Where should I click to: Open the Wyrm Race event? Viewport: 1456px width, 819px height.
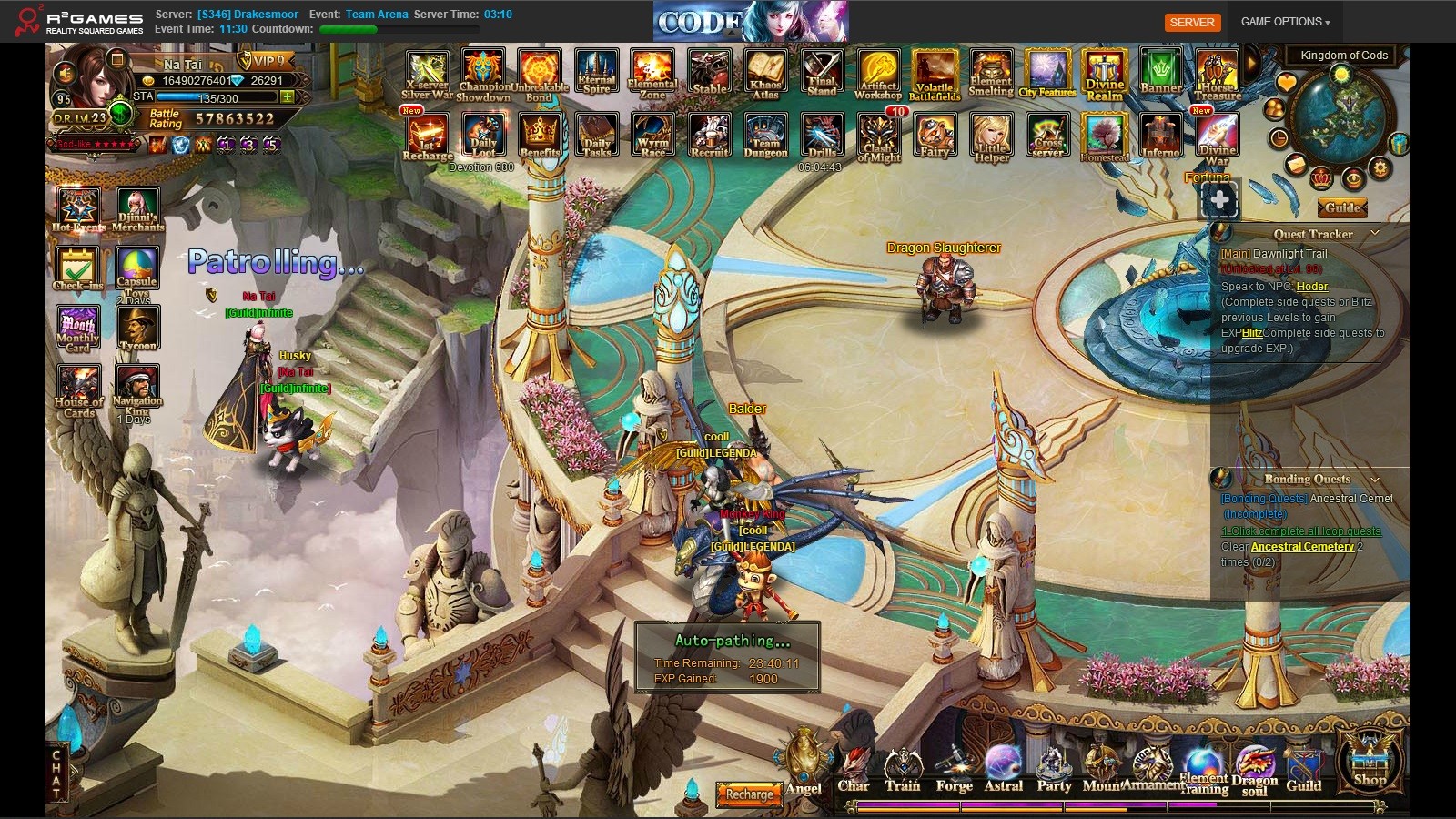coord(653,136)
